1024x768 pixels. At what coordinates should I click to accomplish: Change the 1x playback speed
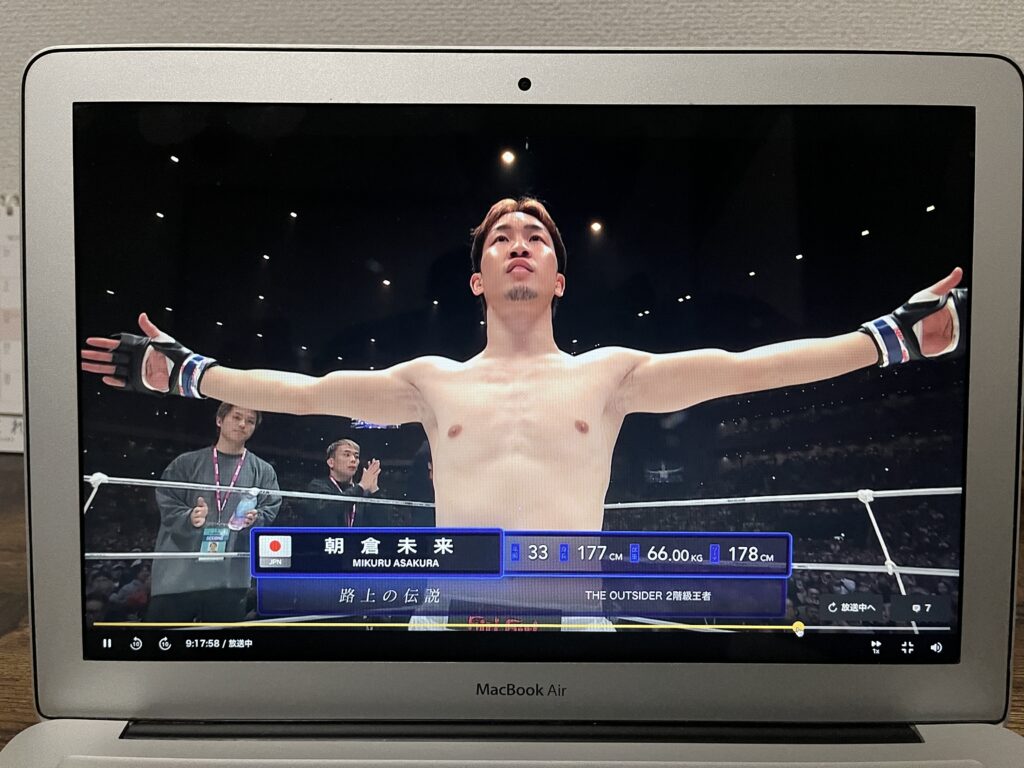pos(876,646)
